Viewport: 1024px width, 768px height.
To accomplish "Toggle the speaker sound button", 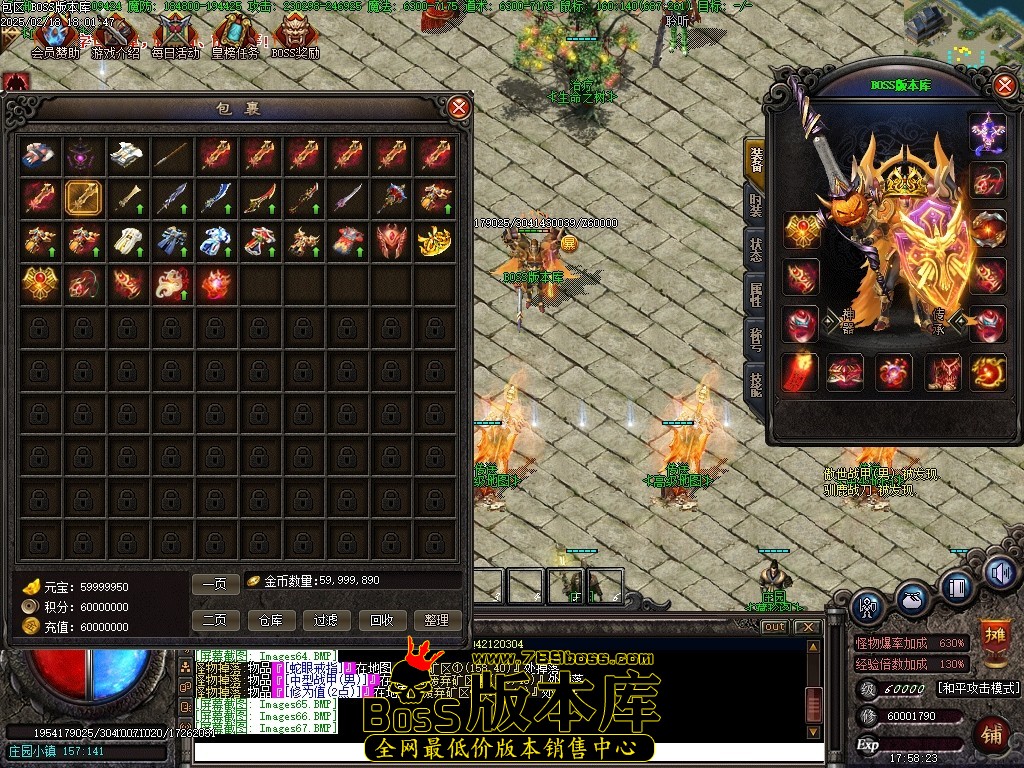I will coord(1001,572).
